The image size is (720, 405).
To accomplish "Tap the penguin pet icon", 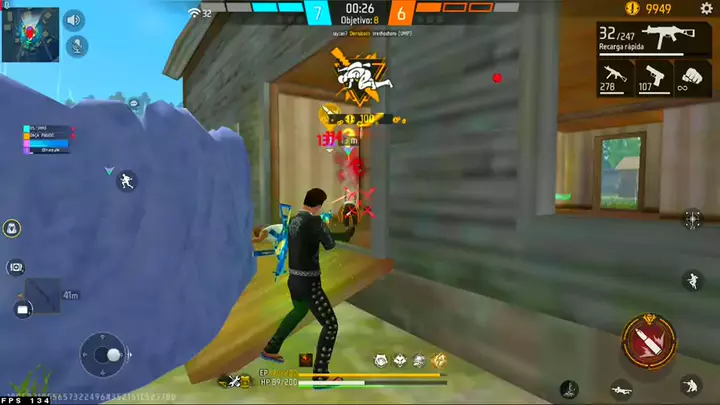I will click(12, 229).
